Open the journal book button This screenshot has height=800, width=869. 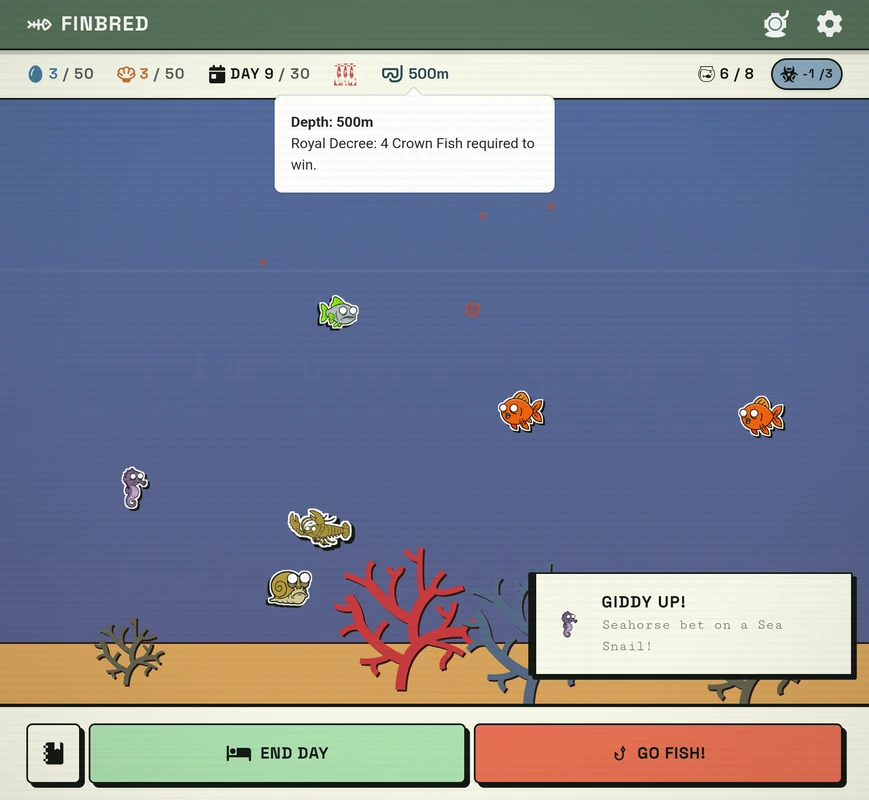(x=54, y=753)
